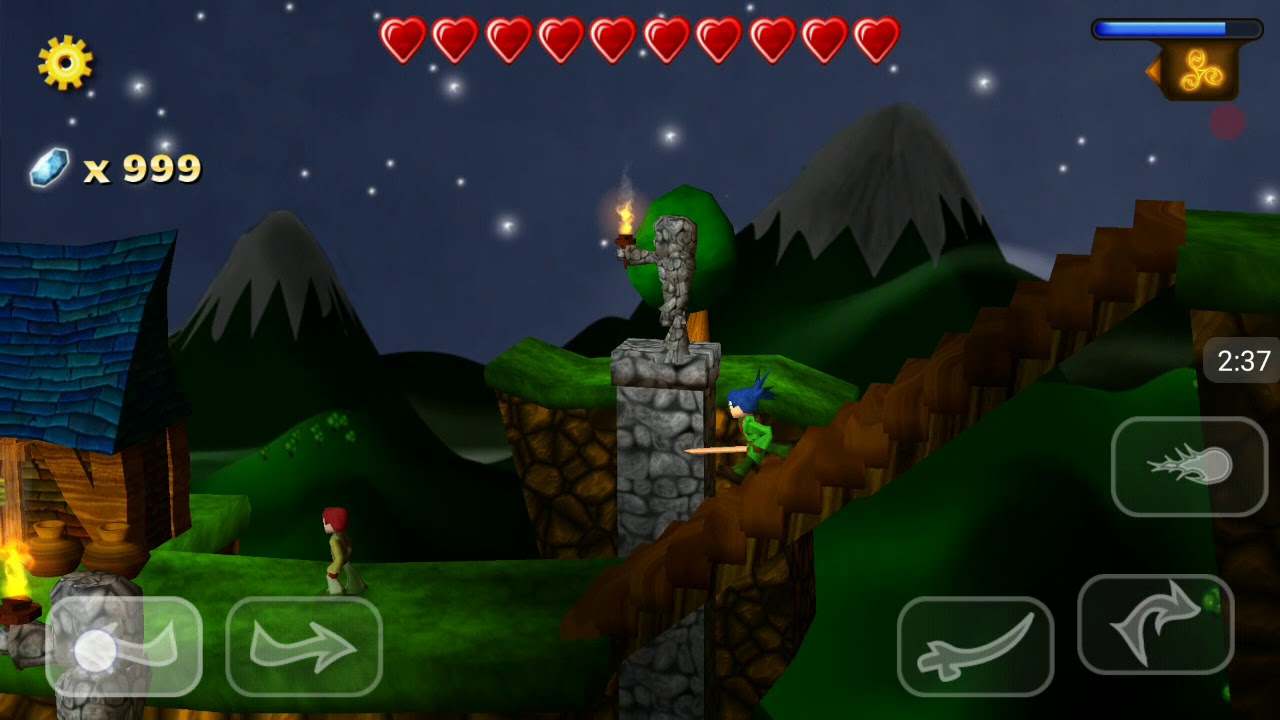1280x720 pixels.
Task: Attack with the sword button
Action: click(975, 647)
